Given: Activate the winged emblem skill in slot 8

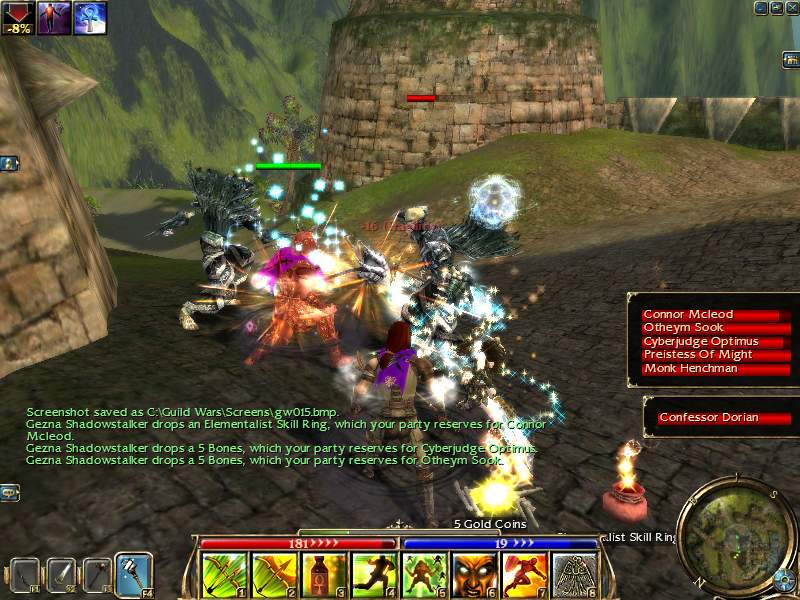Looking at the screenshot, I should pyautogui.click(x=575, y=575).
